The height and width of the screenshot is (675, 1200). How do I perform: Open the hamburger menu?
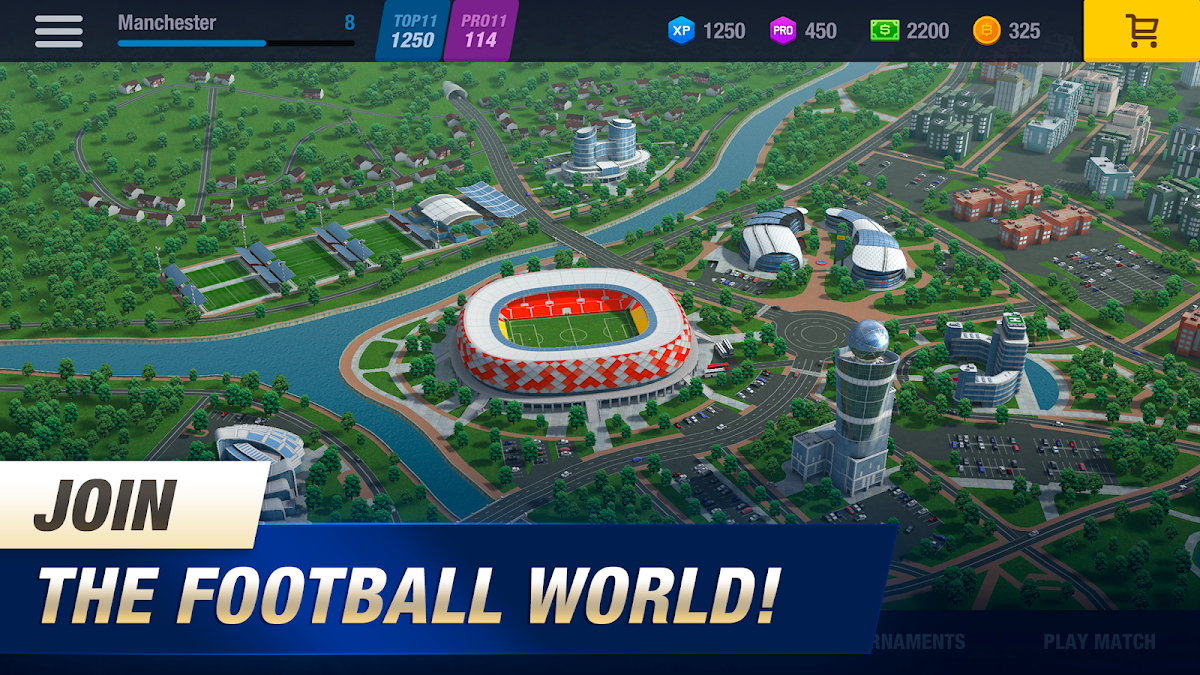[59, 31]
